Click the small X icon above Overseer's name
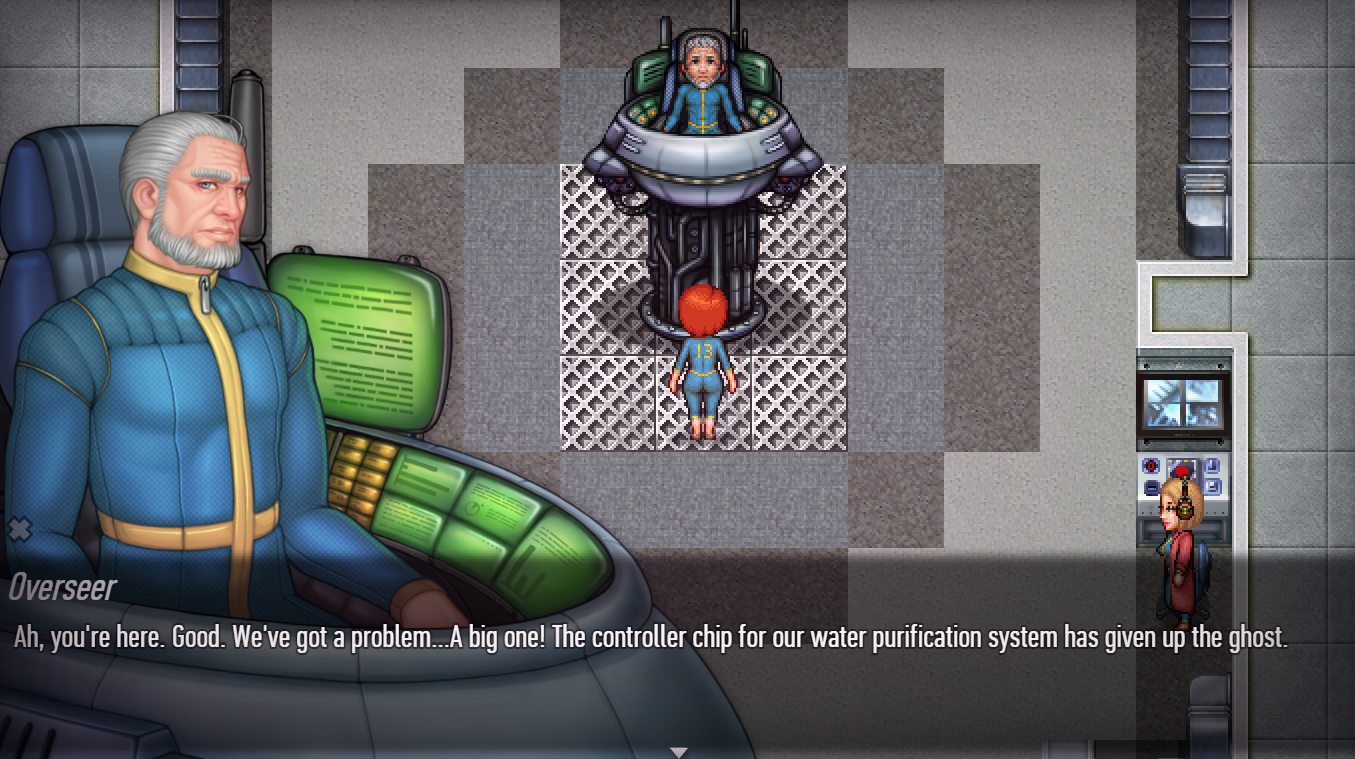Screen dimensions: 1355x759 point(19,529)
